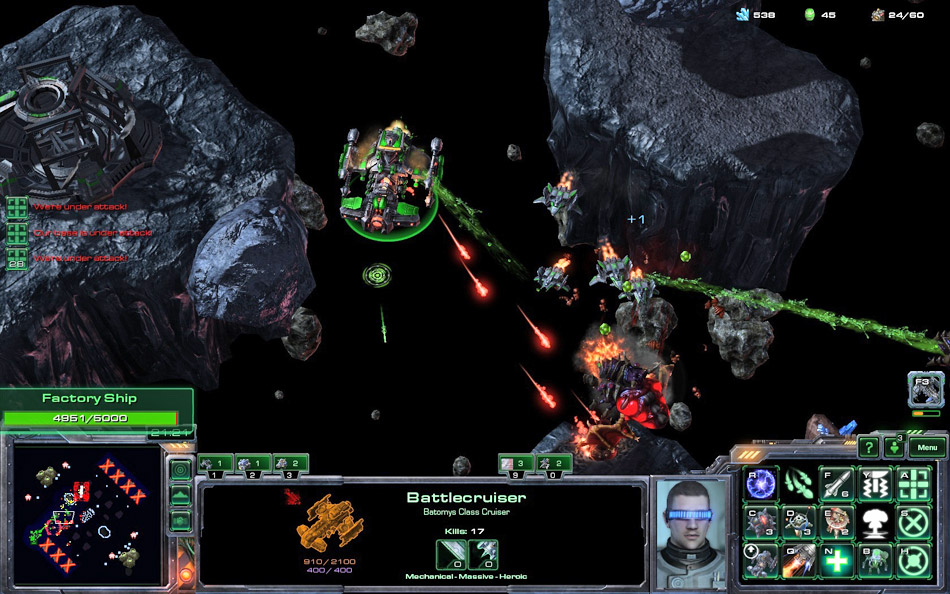Open the help question mark button
950x594 pixels.
(x=869, y=448)
